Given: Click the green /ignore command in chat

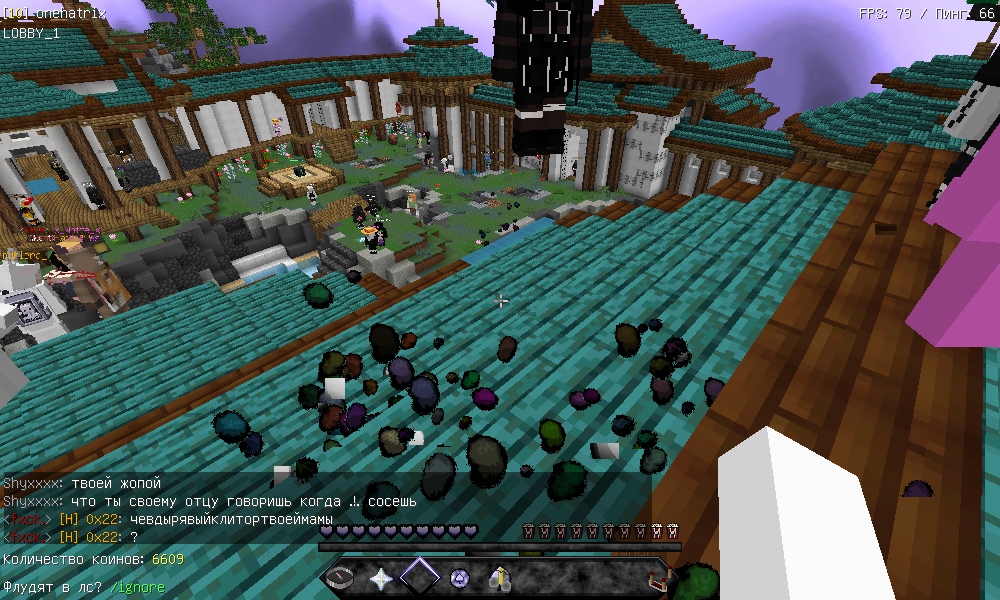Looking at the screenshot, I should pos(137,587).
